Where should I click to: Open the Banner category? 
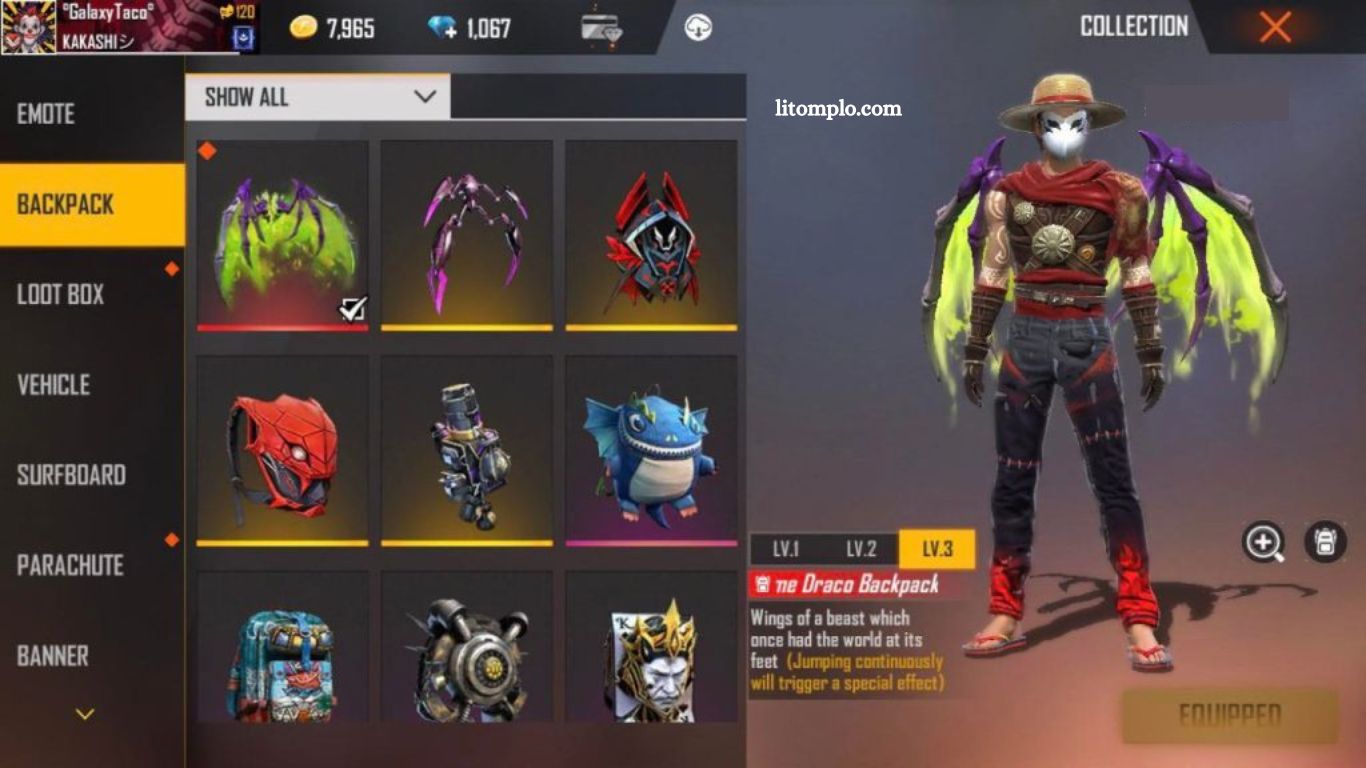point(53,656)
